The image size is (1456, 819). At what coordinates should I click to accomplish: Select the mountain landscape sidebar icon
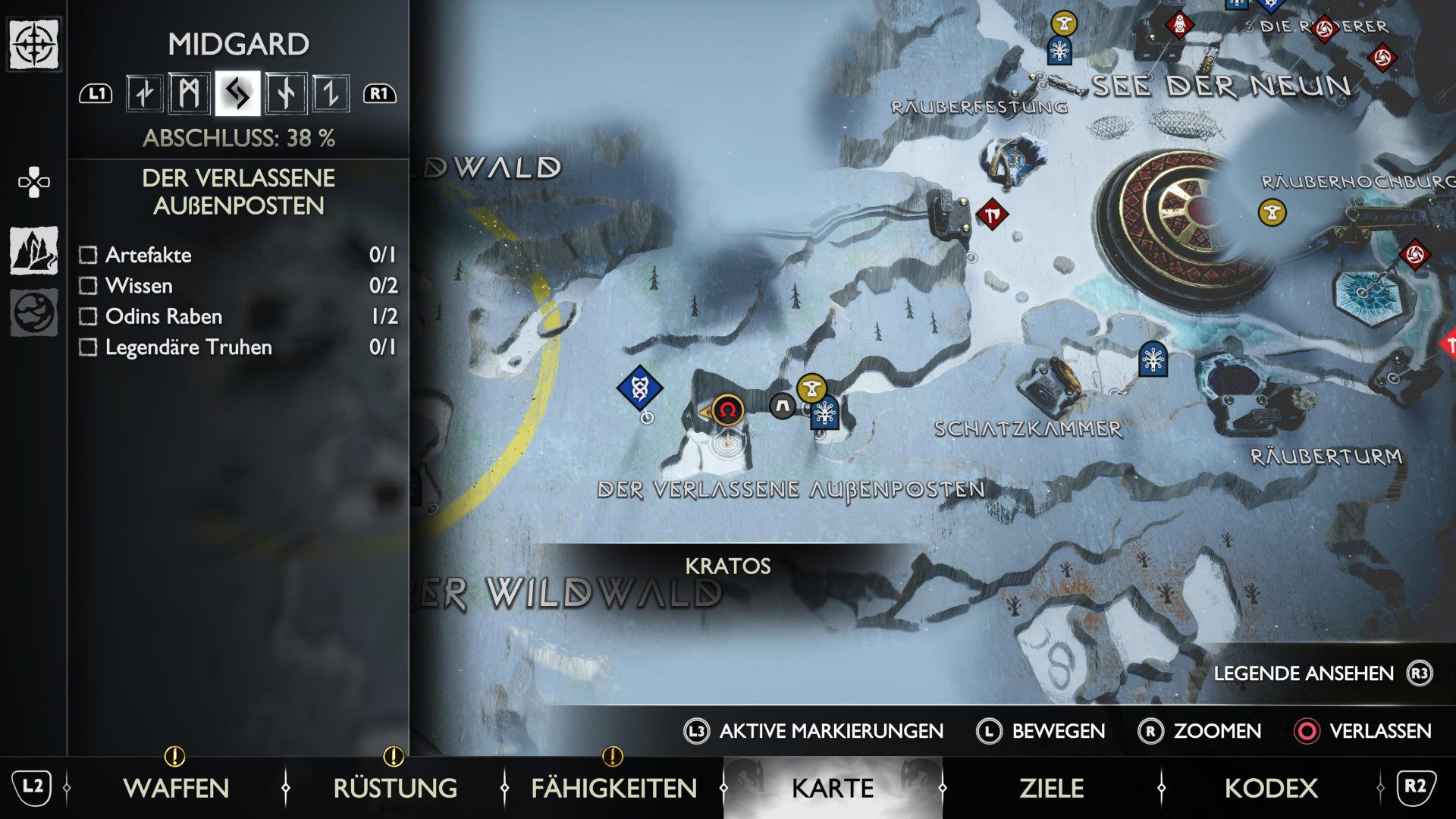point(34,250)
